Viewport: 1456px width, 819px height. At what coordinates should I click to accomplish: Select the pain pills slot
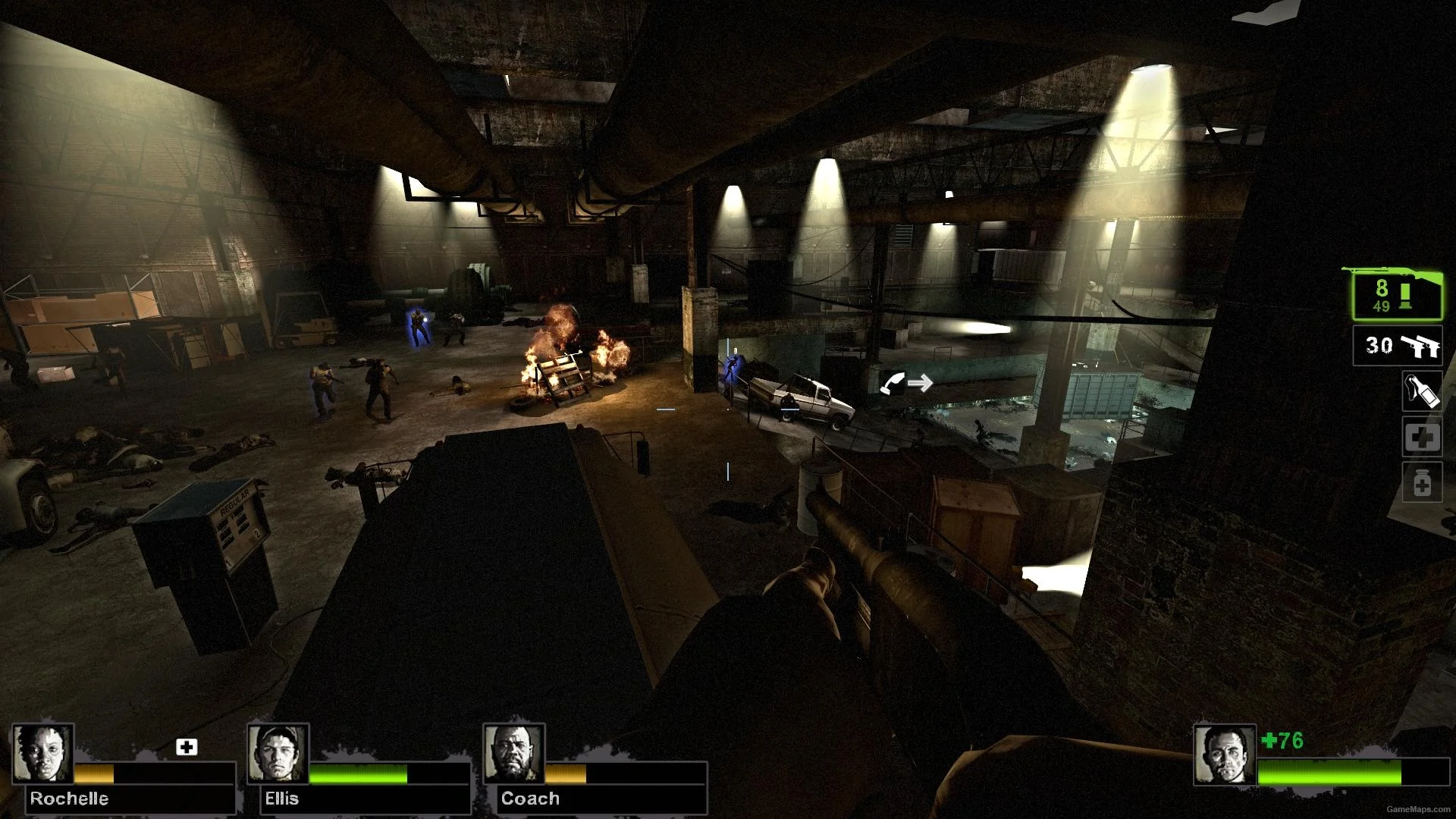tap(1422, 484)
